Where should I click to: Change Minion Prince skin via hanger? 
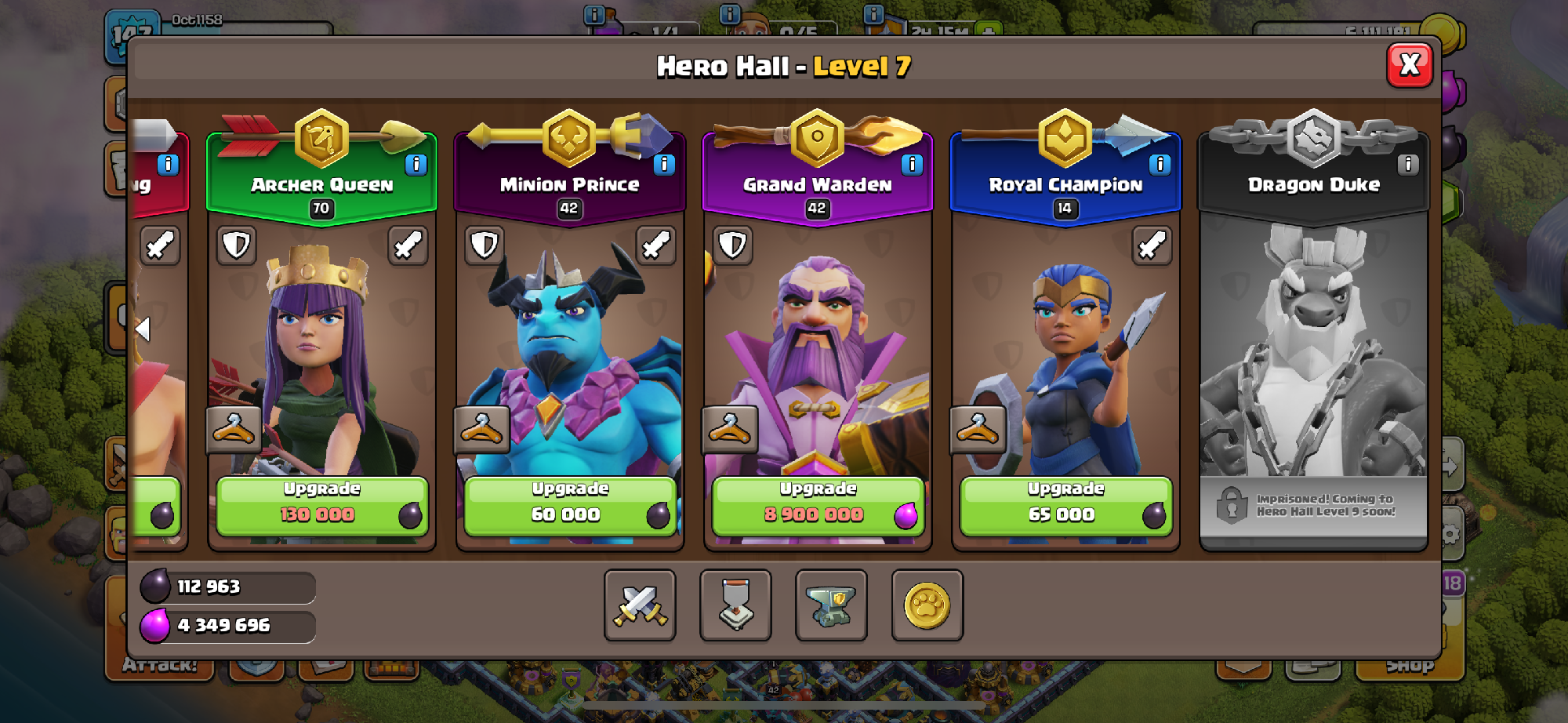click(x=481, y=430)
